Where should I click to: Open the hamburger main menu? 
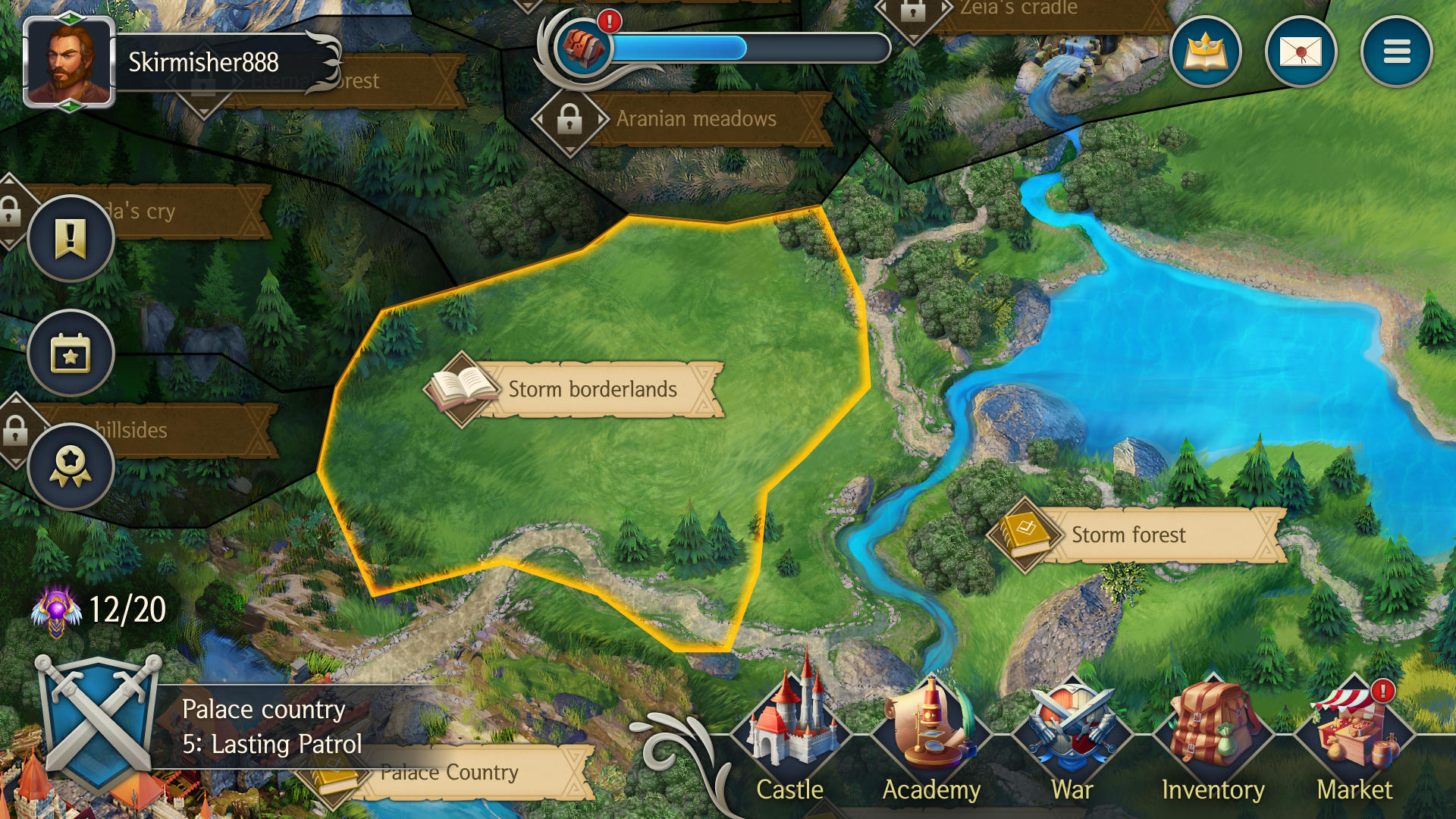coord(1396,52)
